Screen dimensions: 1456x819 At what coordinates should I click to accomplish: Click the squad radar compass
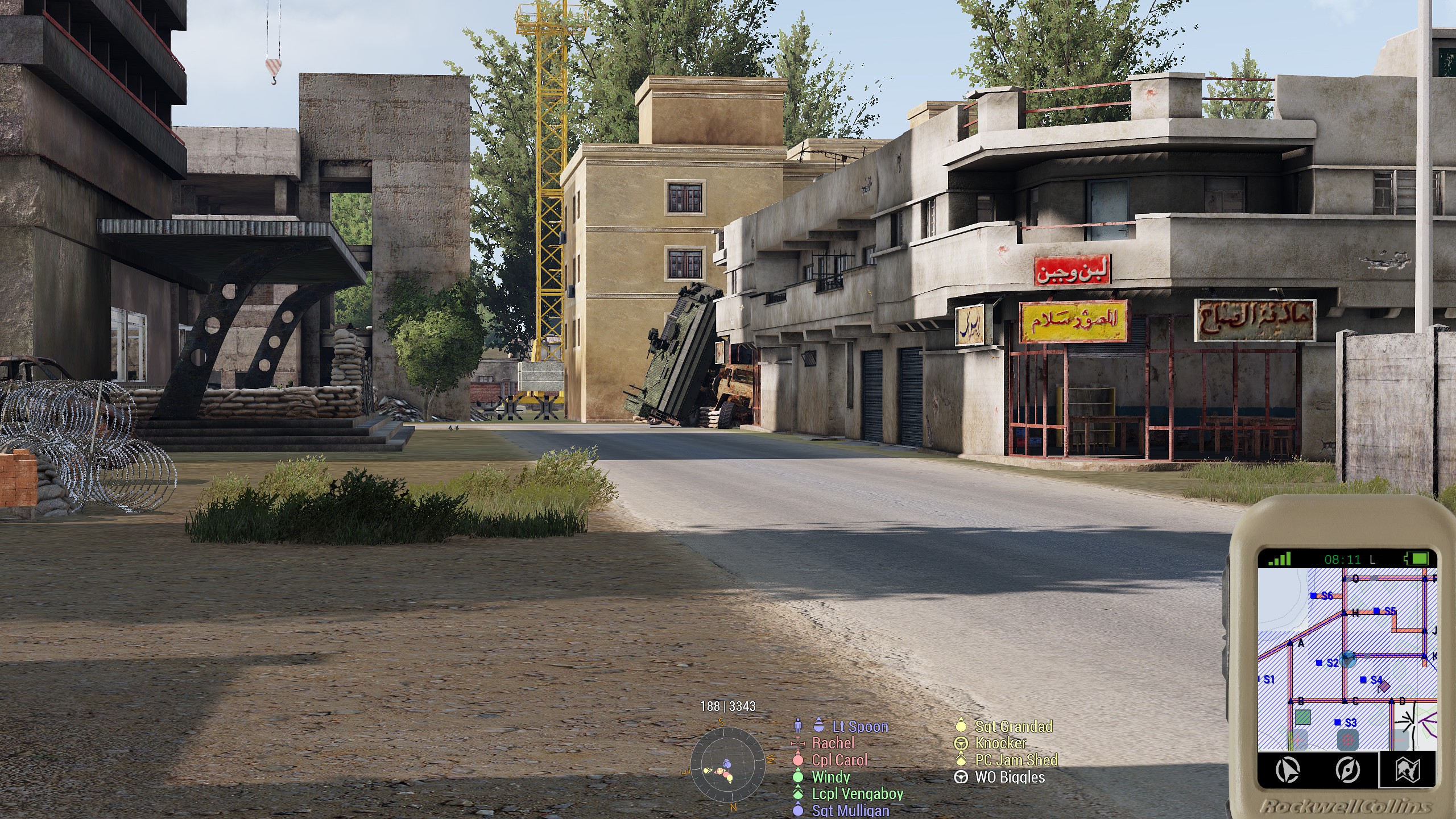coord(727,764)
